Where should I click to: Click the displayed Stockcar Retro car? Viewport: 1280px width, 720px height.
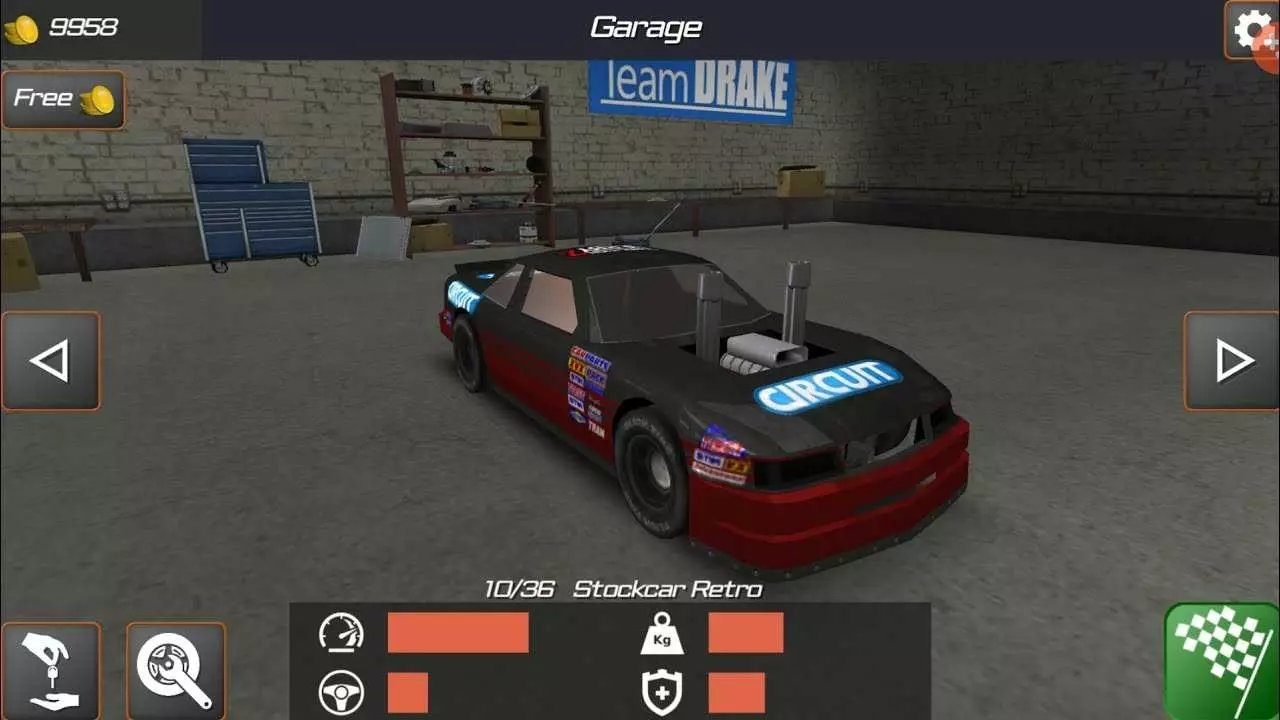coord(700,400)
